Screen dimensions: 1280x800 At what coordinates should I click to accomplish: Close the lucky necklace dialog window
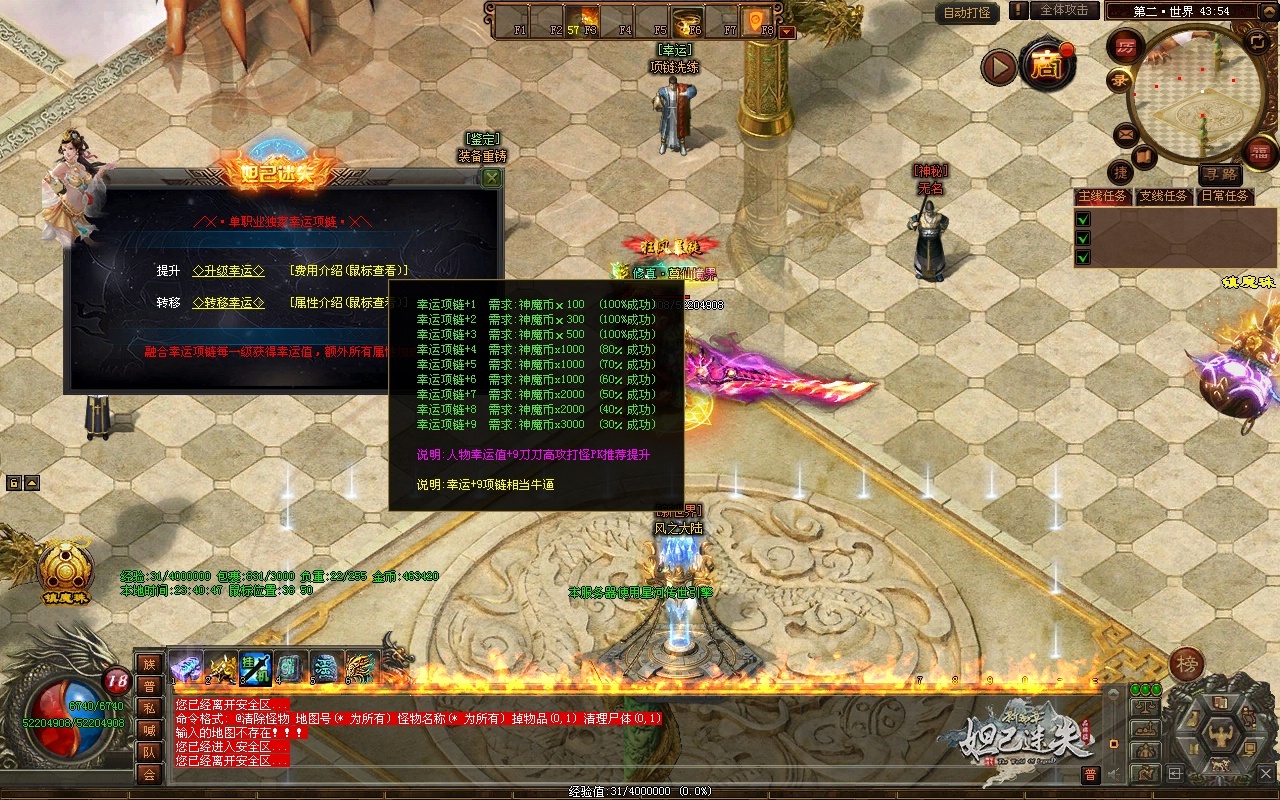pos(491,178)
